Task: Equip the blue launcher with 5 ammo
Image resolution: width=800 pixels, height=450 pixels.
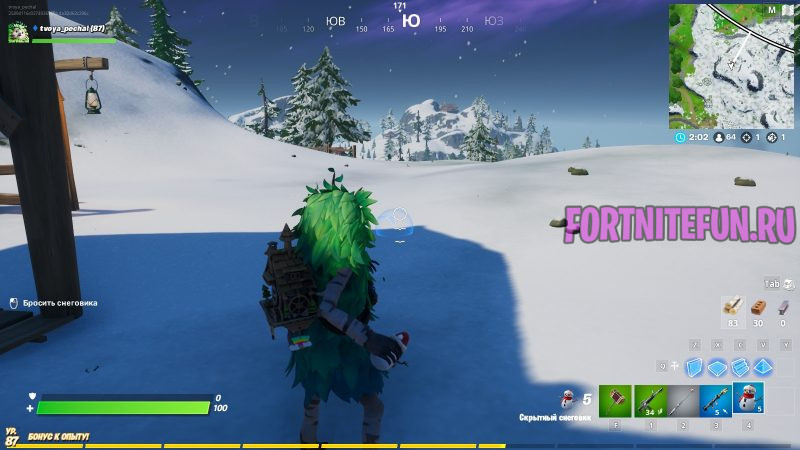Action: click(715, 402)
